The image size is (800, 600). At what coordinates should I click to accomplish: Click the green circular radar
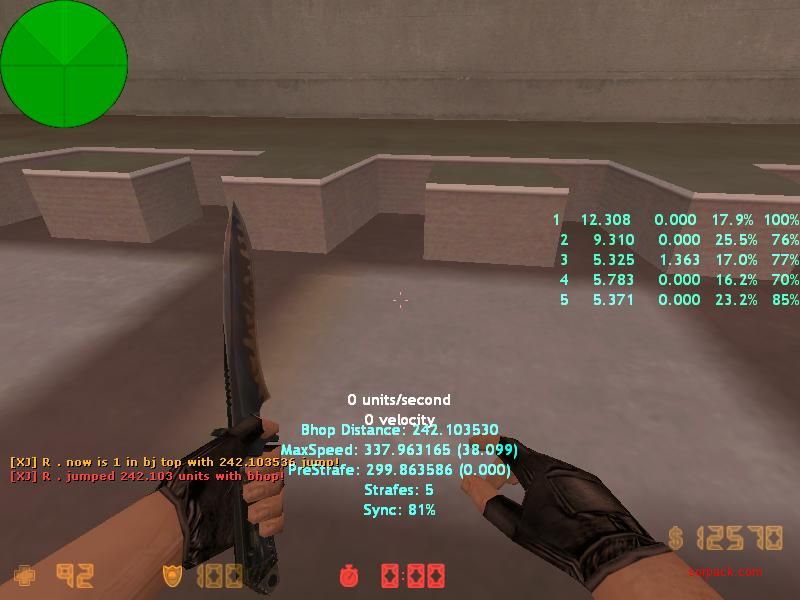[x=64, y=64]
